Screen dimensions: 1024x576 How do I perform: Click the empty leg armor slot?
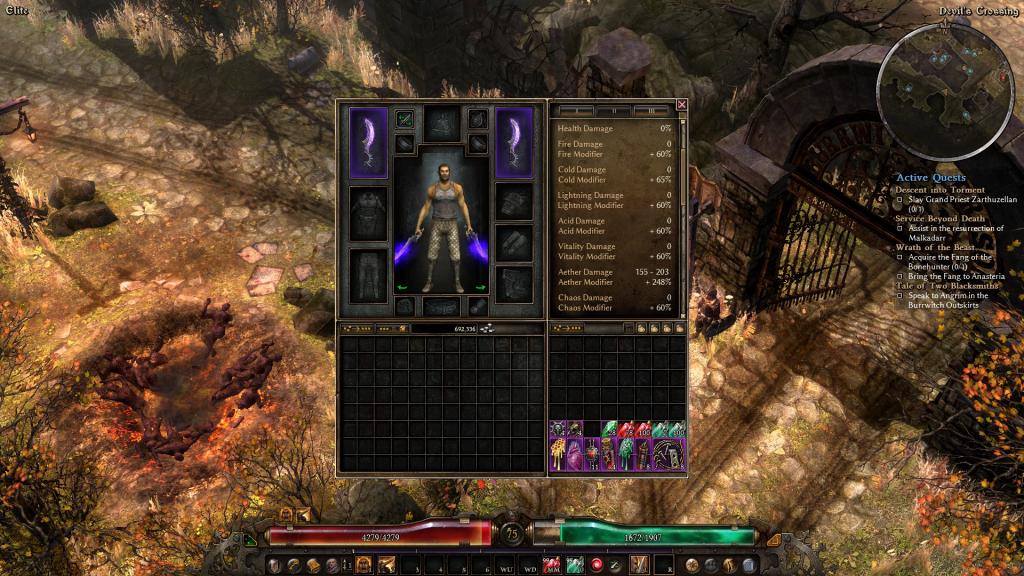click(x=367, y=273)
